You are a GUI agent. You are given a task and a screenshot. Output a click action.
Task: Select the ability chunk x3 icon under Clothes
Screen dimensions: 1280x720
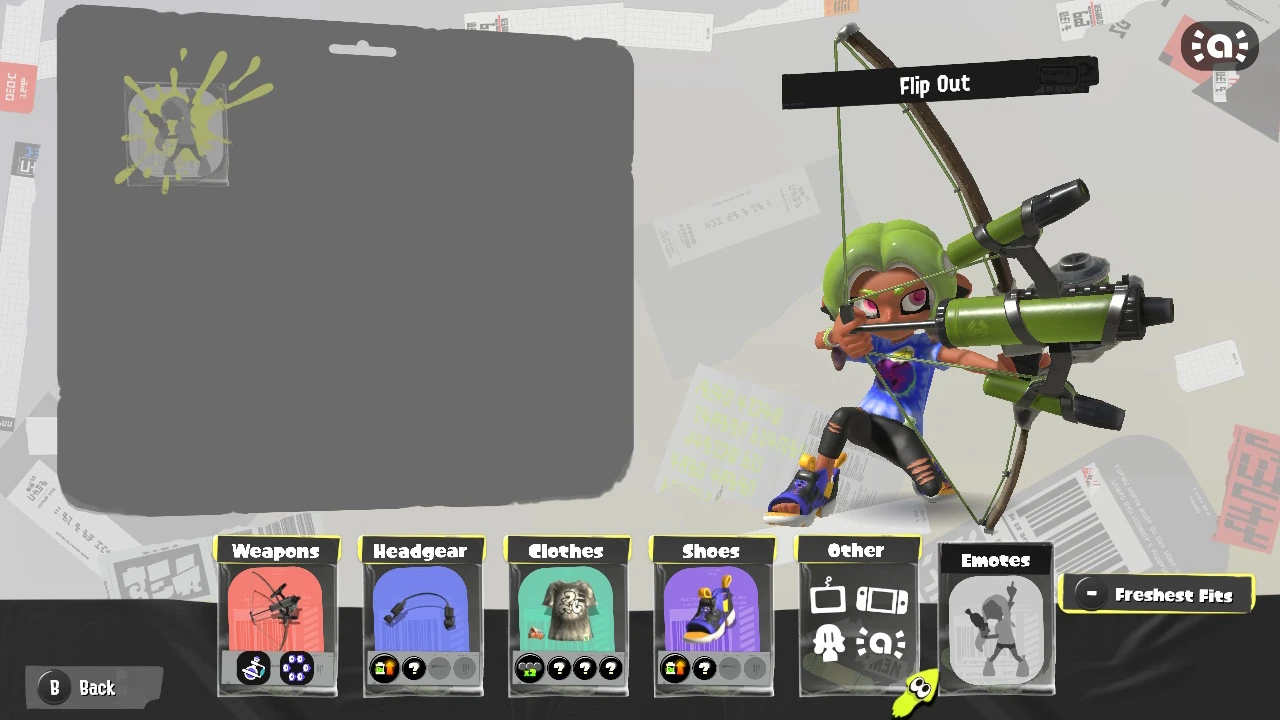pyautogui.click(x=528, y=668)
